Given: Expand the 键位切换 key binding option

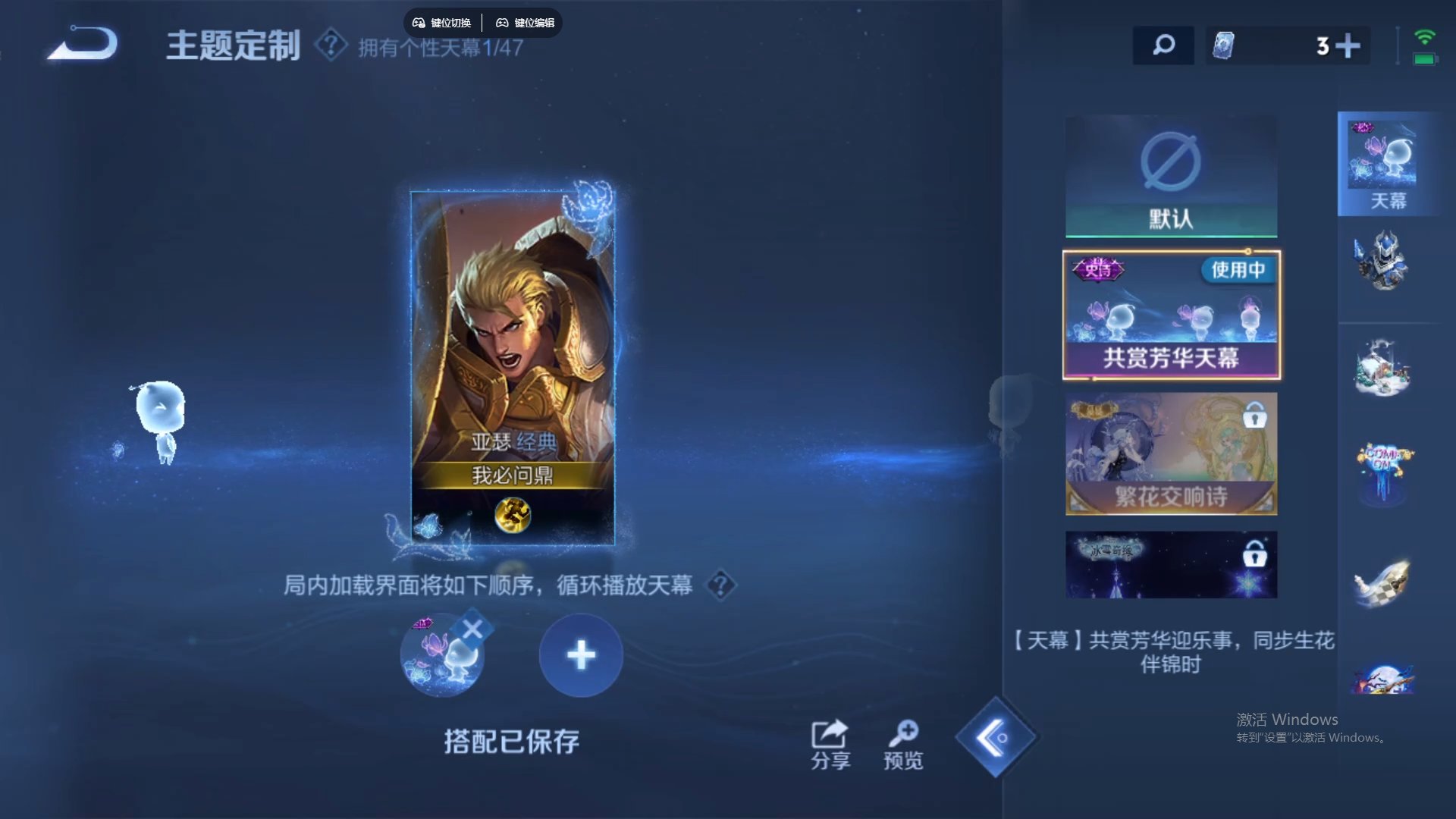Looking at the screenshot, I should 443,23.
